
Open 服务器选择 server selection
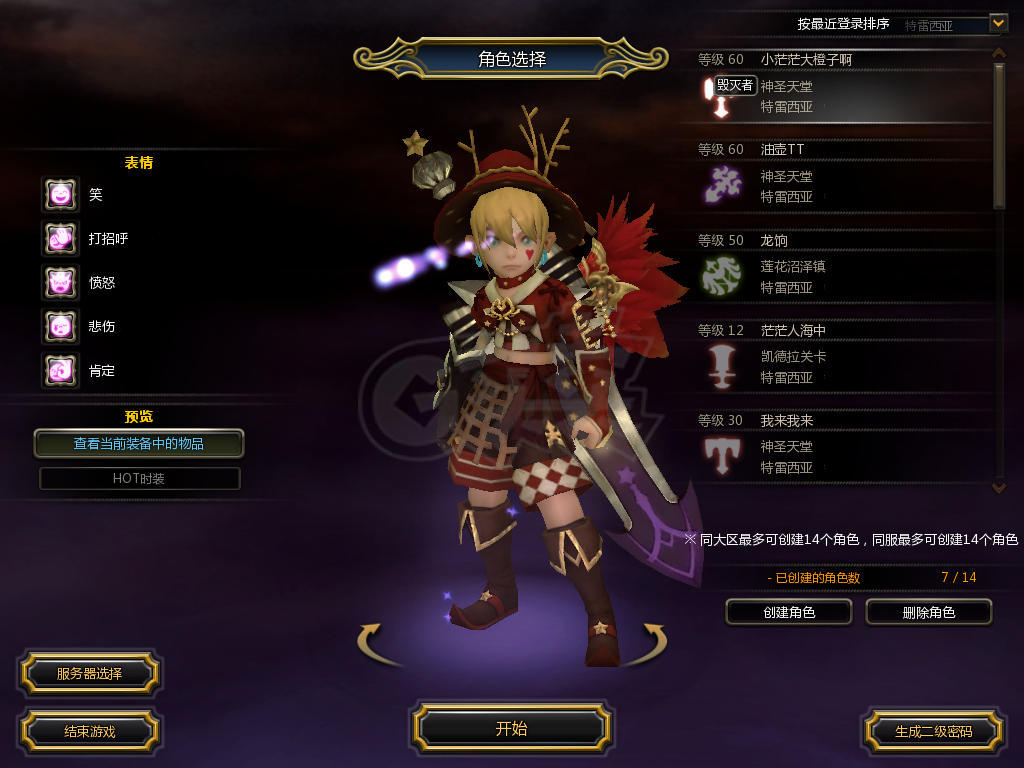[x=89, y=674]
